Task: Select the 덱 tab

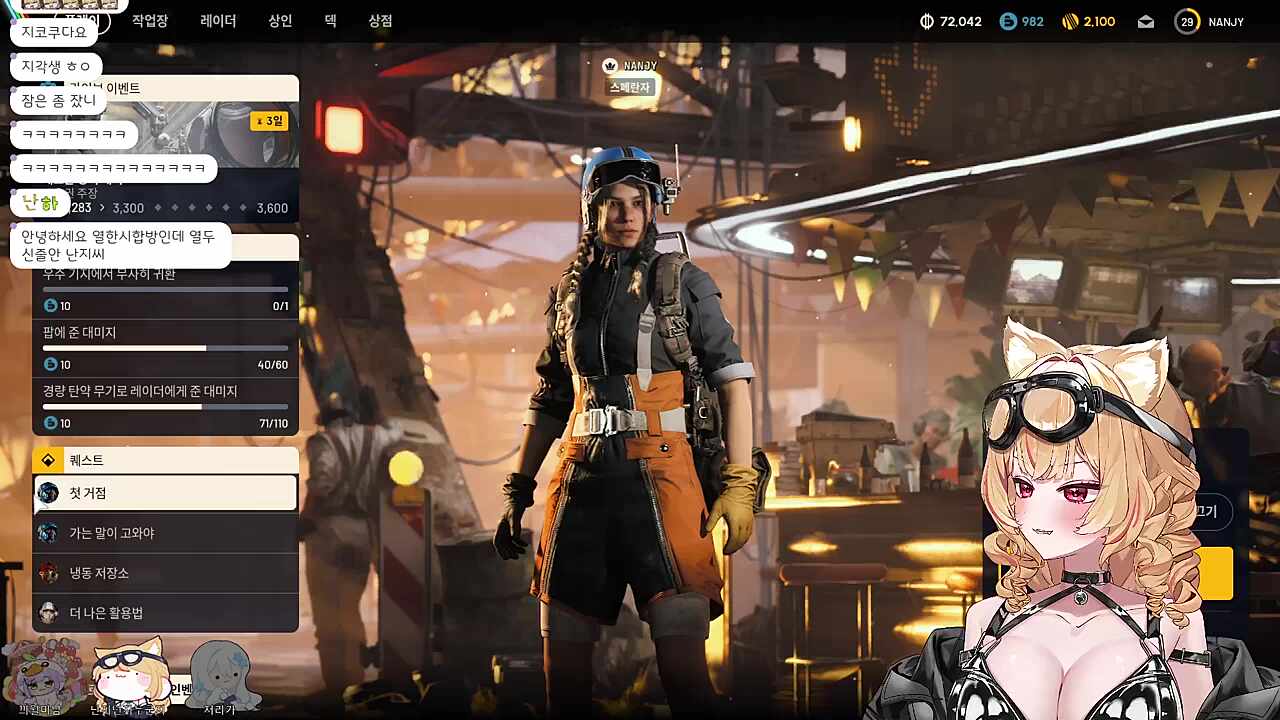Action: (330, 21)
